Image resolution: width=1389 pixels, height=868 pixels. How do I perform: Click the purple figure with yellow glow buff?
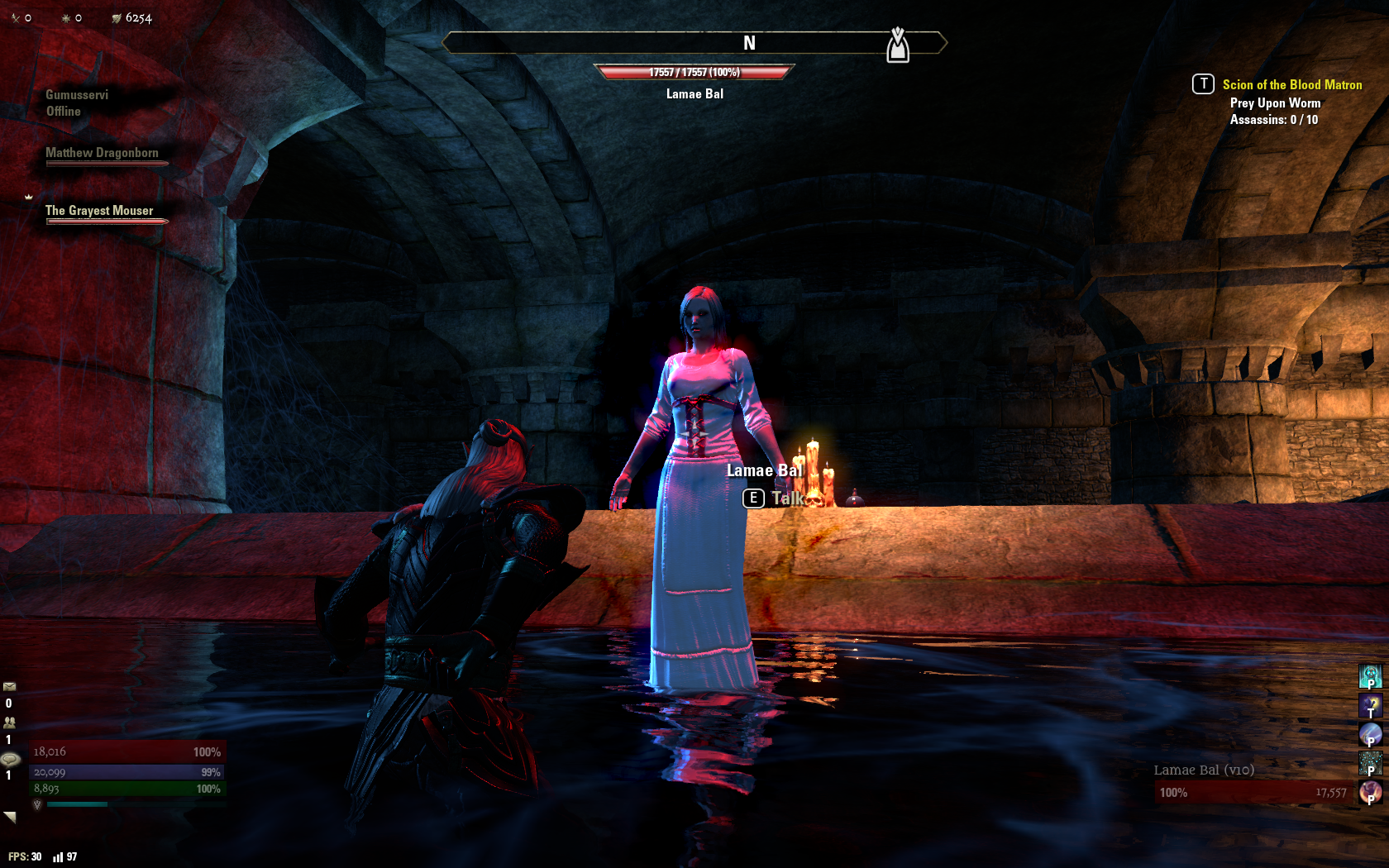[1370, 704]
